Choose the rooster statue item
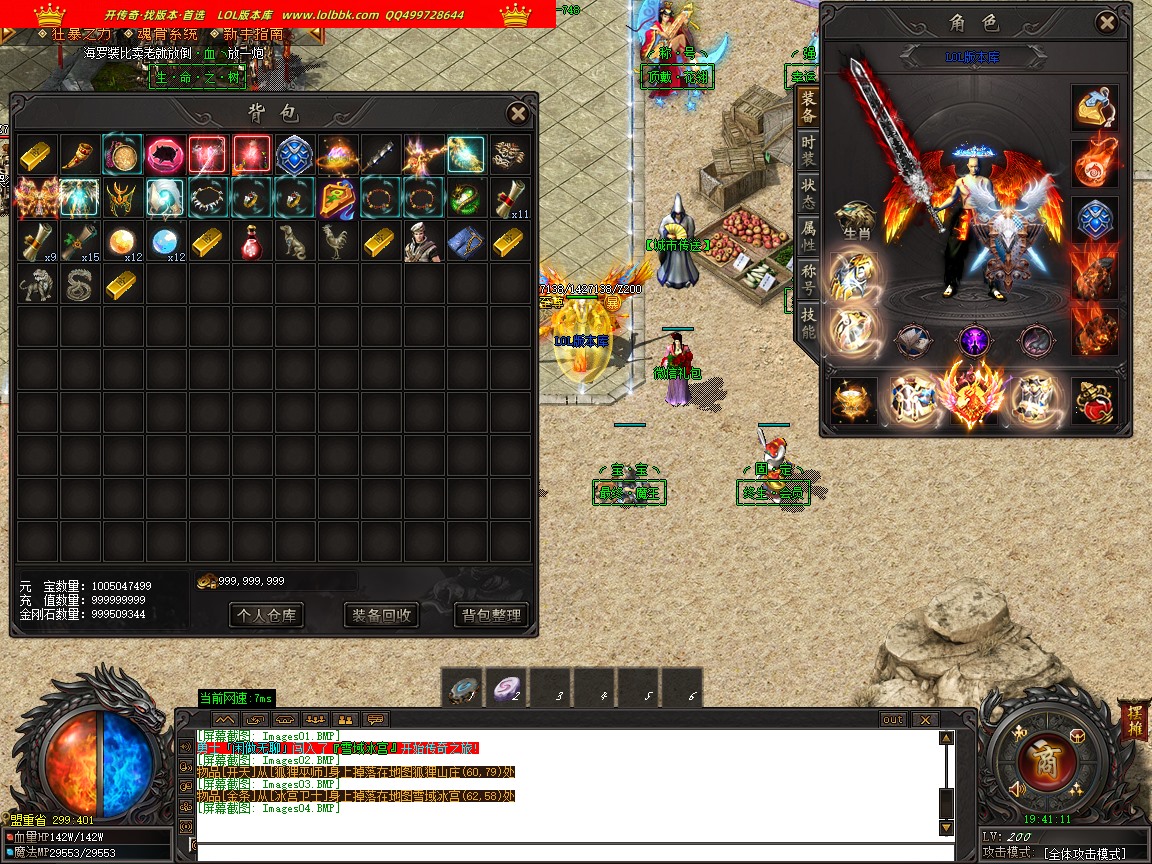Viewport: 1152px width, 864px height. 338,241
